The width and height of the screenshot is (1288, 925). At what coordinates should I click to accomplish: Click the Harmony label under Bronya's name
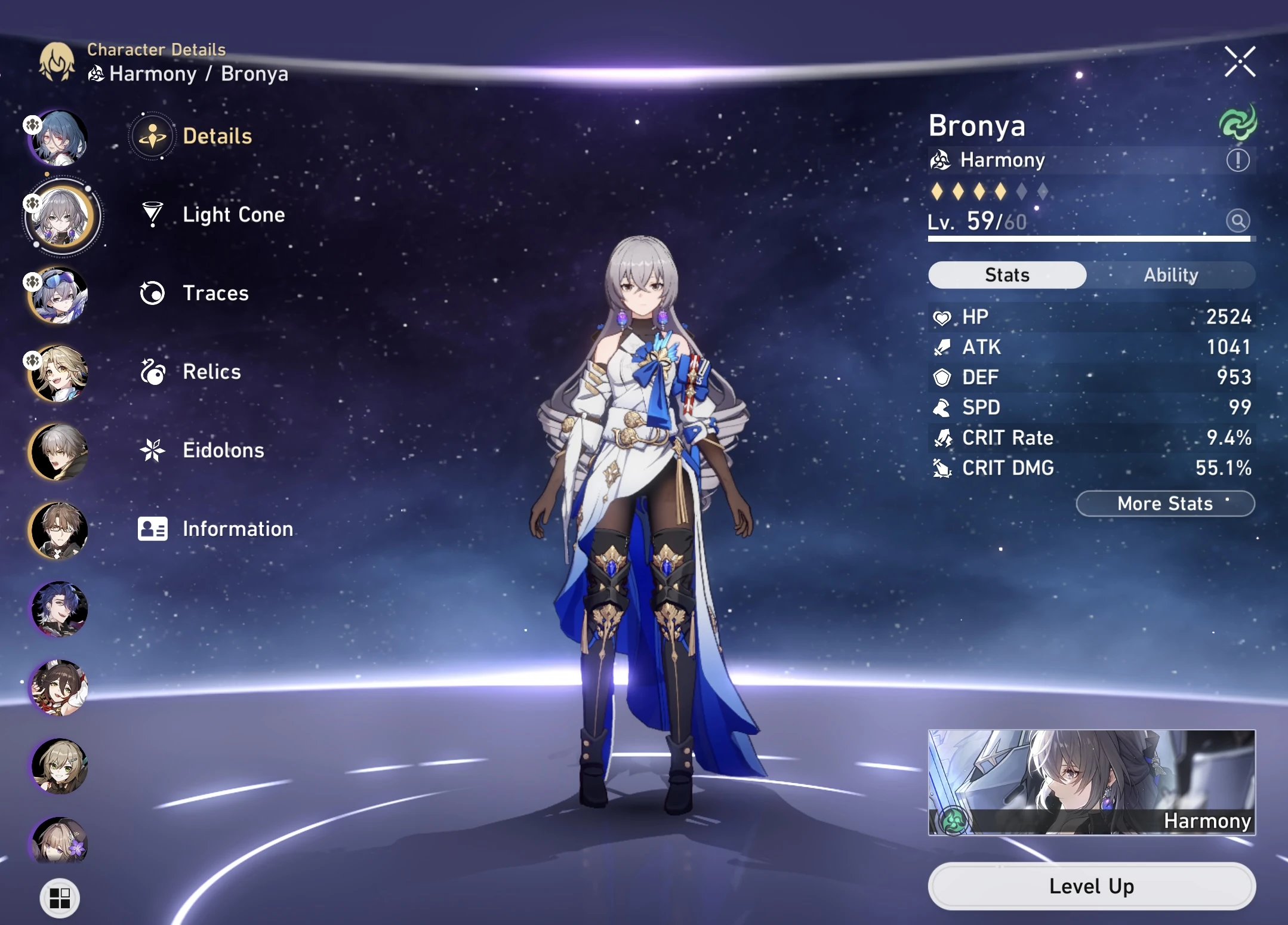(x=1002, y=160)
